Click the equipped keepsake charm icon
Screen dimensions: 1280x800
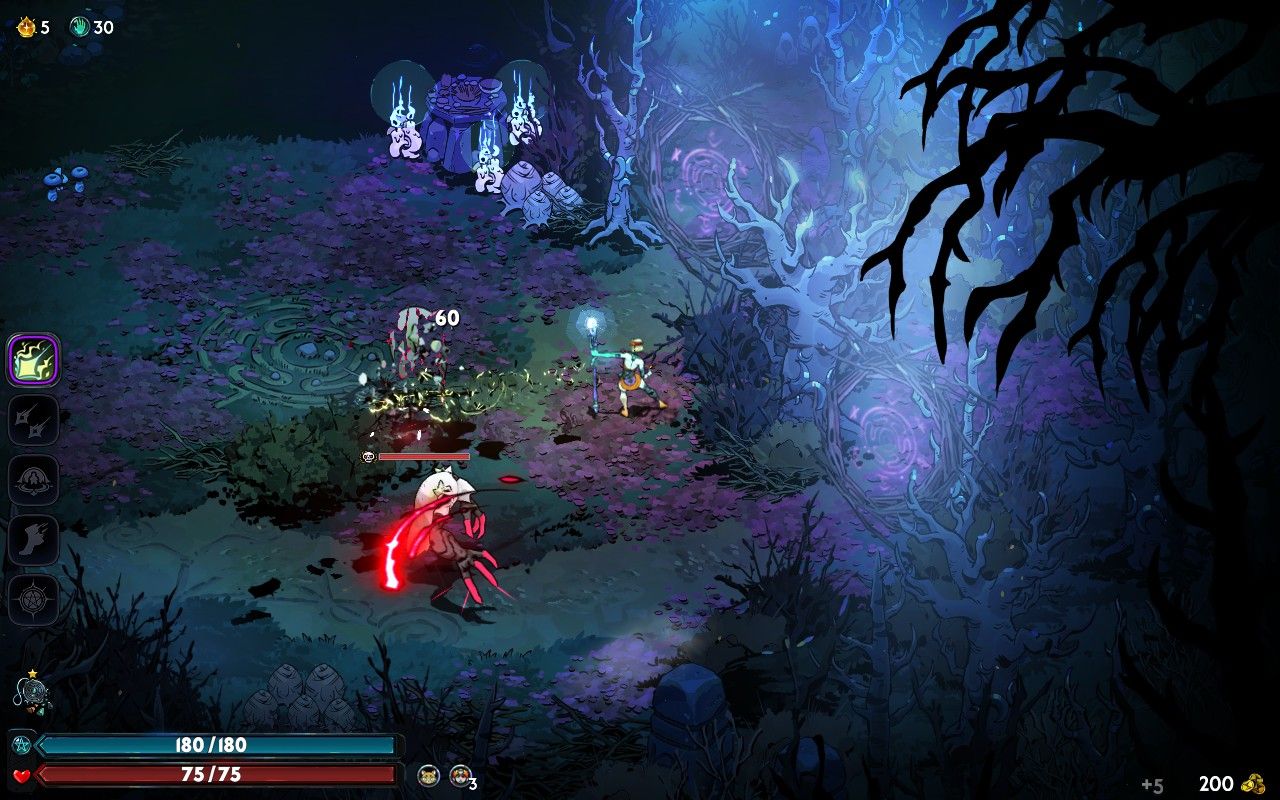31,695
